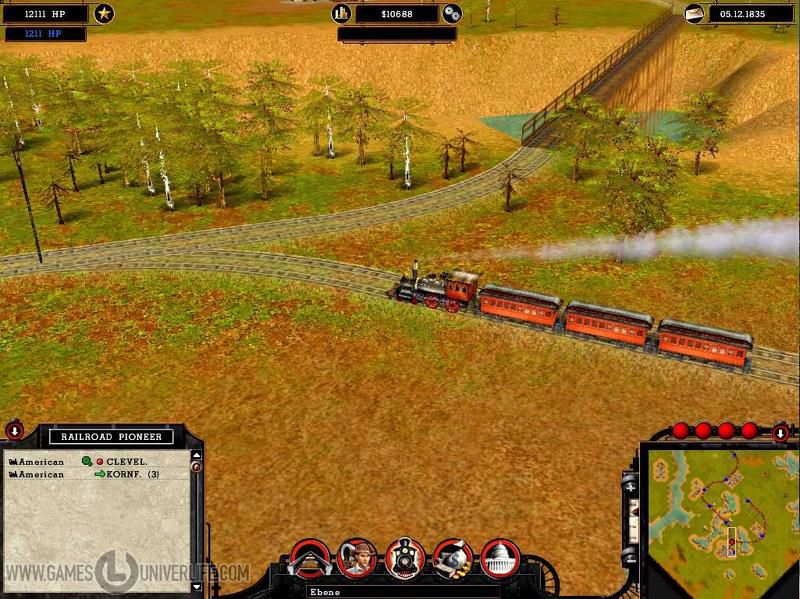Click the icon beside the date
This screenshot has width=800, height=599.
694,14
